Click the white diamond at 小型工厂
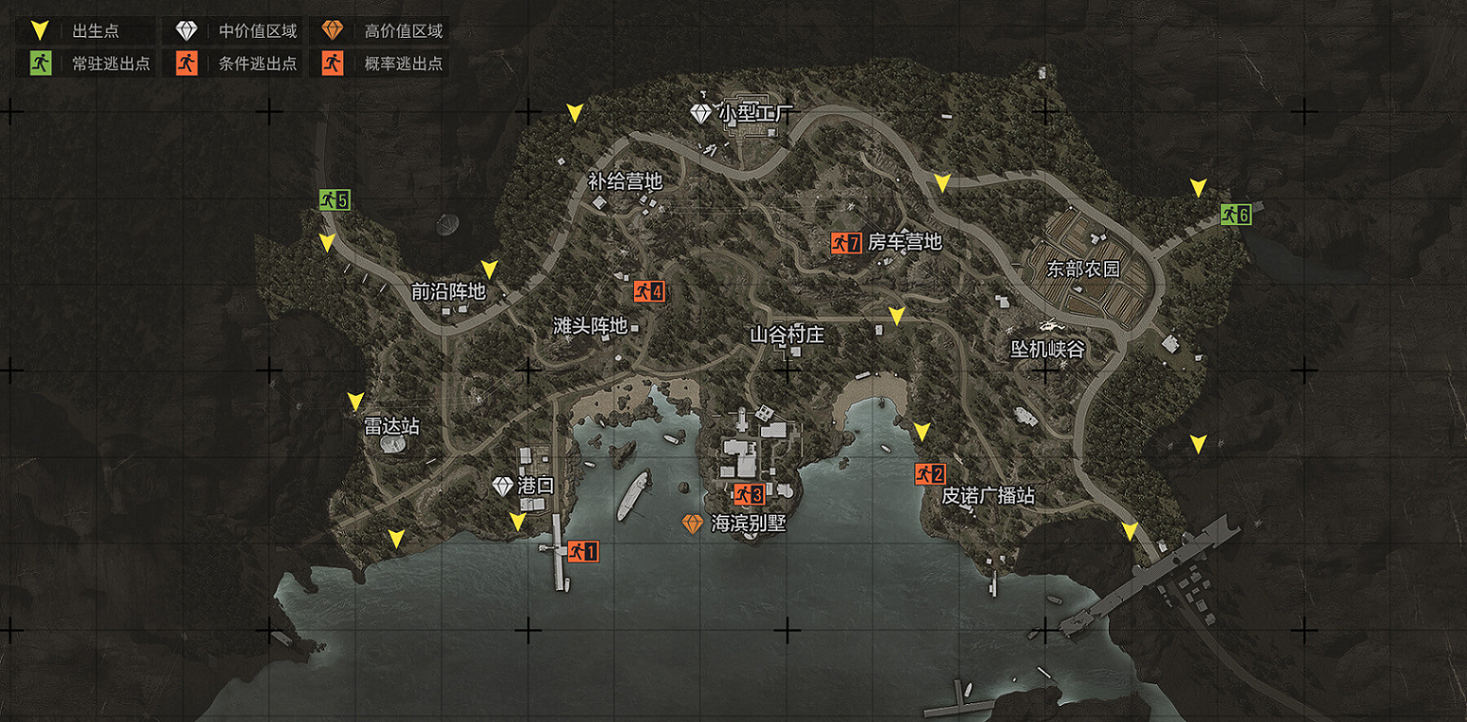The image size is (1467, 722). 700,112
